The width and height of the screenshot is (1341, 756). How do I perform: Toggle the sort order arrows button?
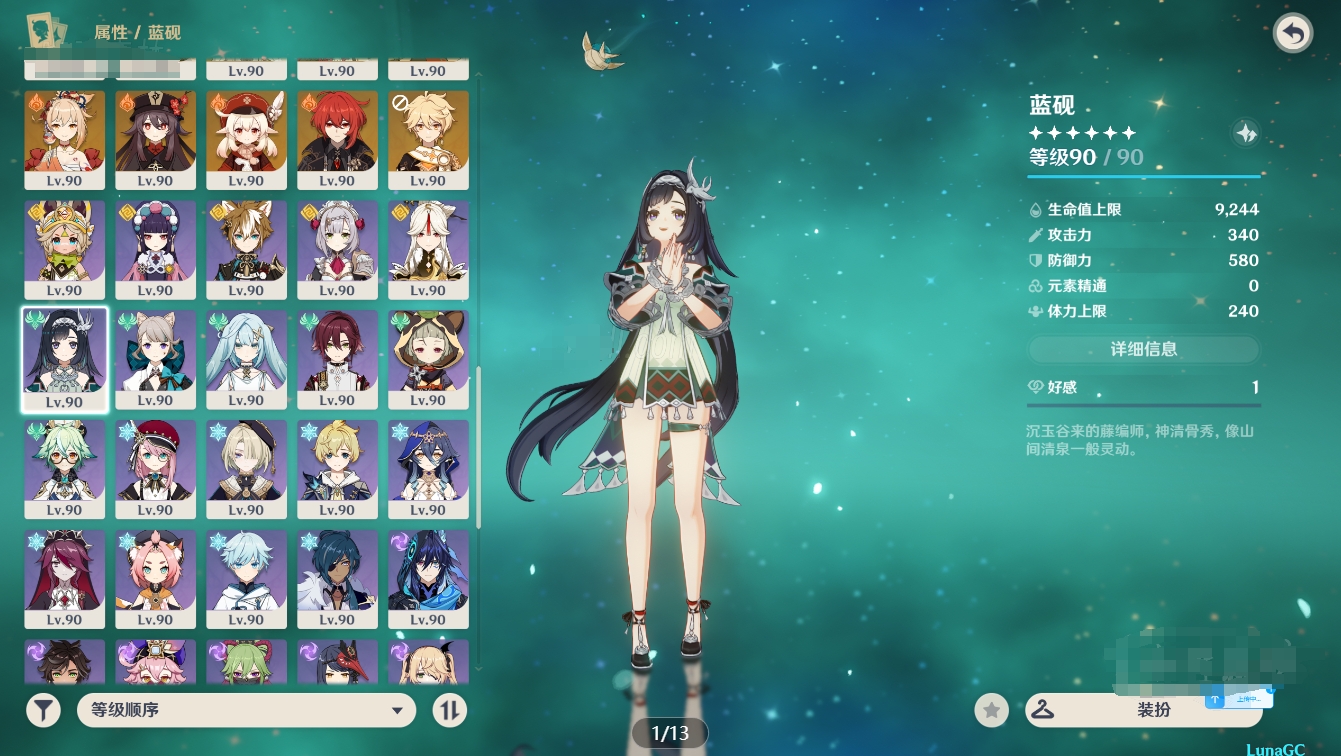(x=450, y=710)
